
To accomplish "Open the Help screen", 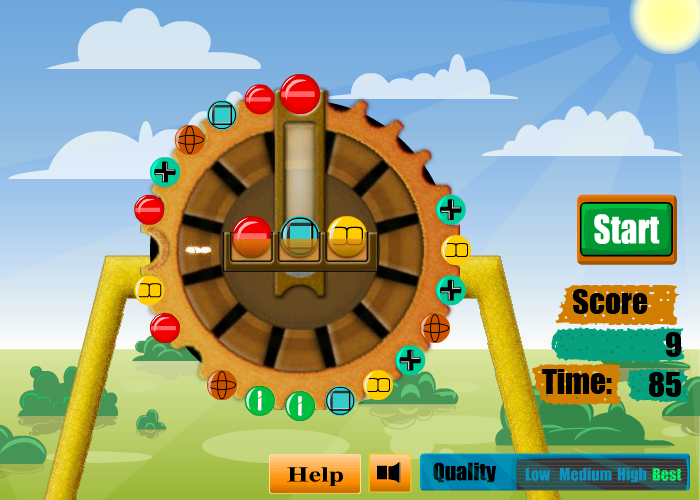I will [315, 474].
